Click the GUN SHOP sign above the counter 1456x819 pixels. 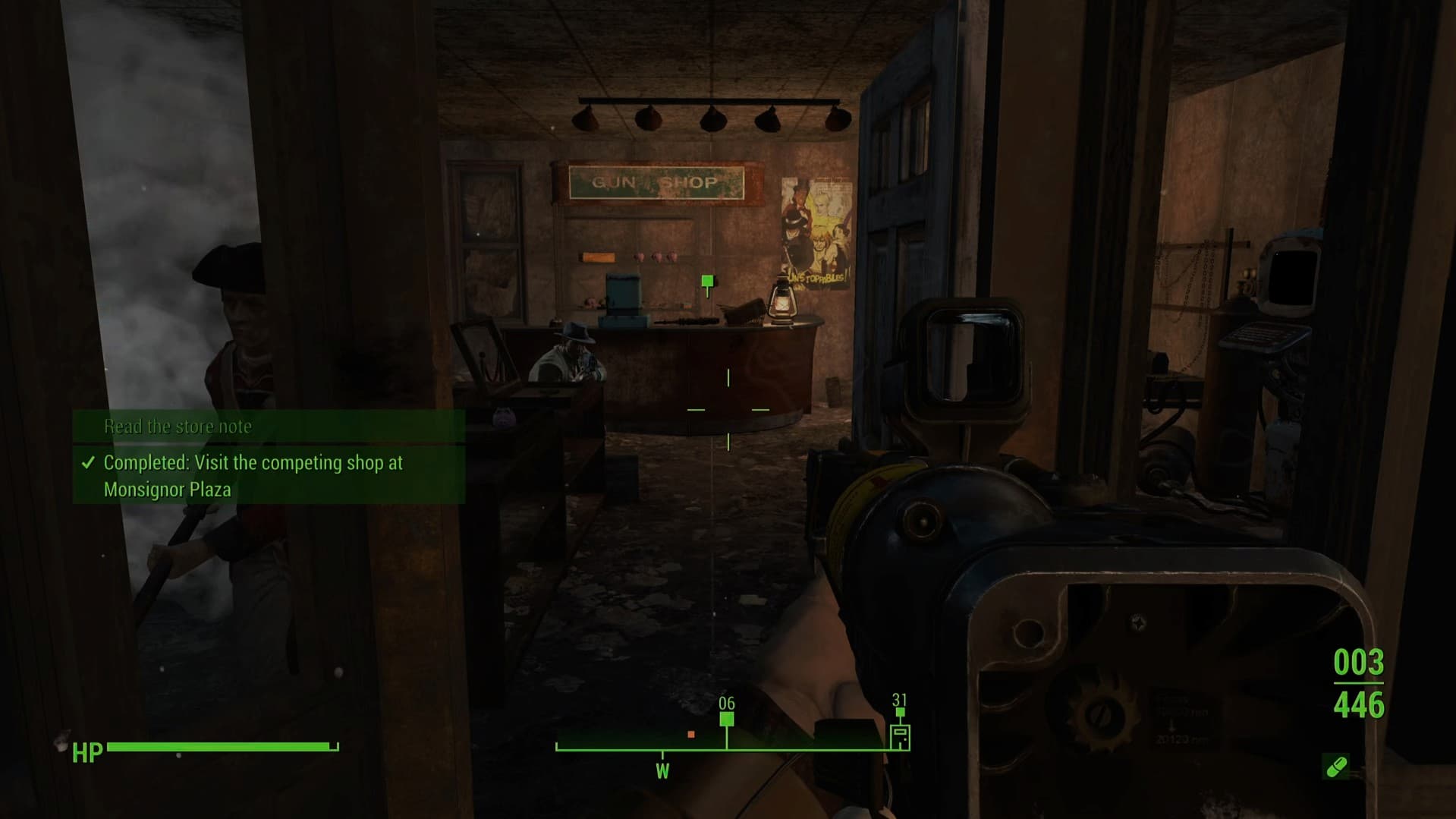(657, 182)
